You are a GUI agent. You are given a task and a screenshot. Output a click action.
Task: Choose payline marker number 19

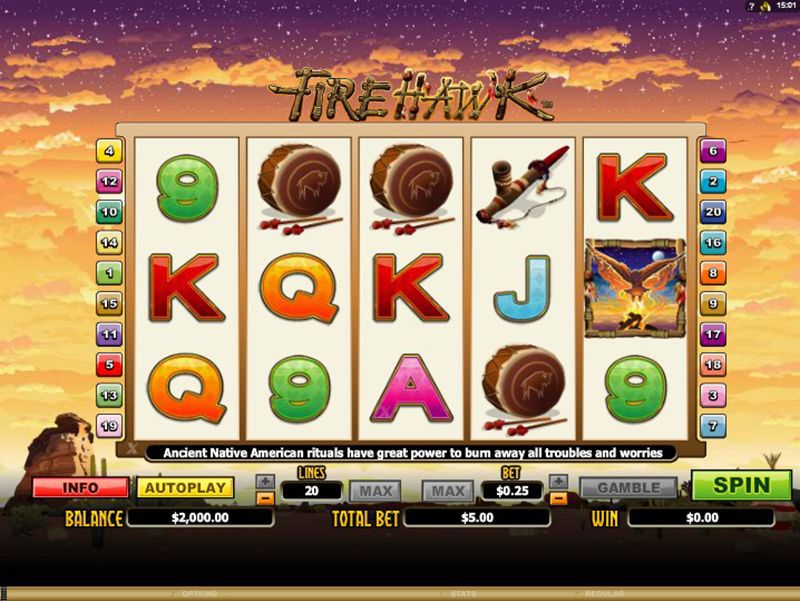108,424
